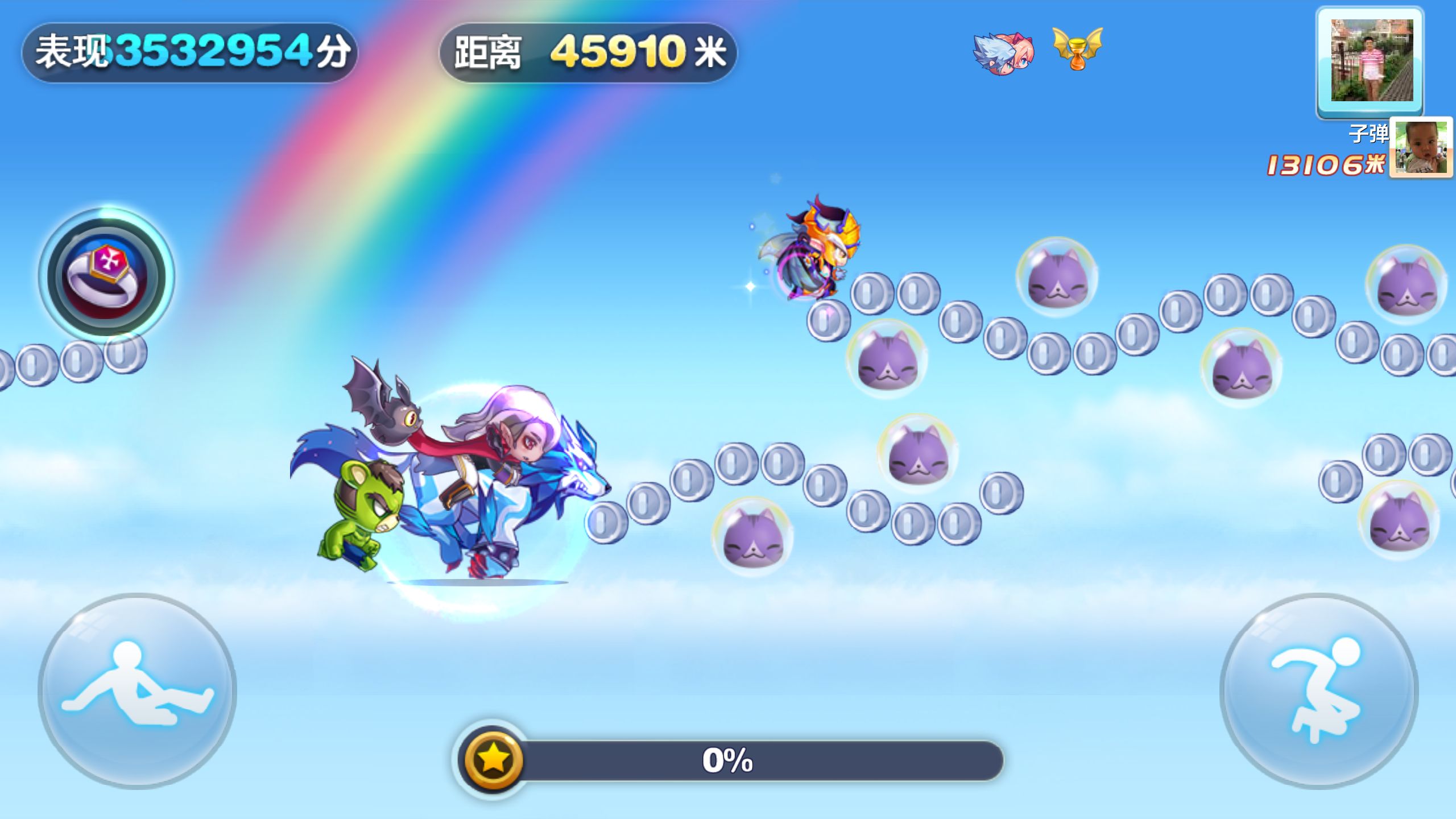This screenshot has height=819, width=1456.
Task: Activate the jeweled ring skill
Action: (x=106, y=276)
